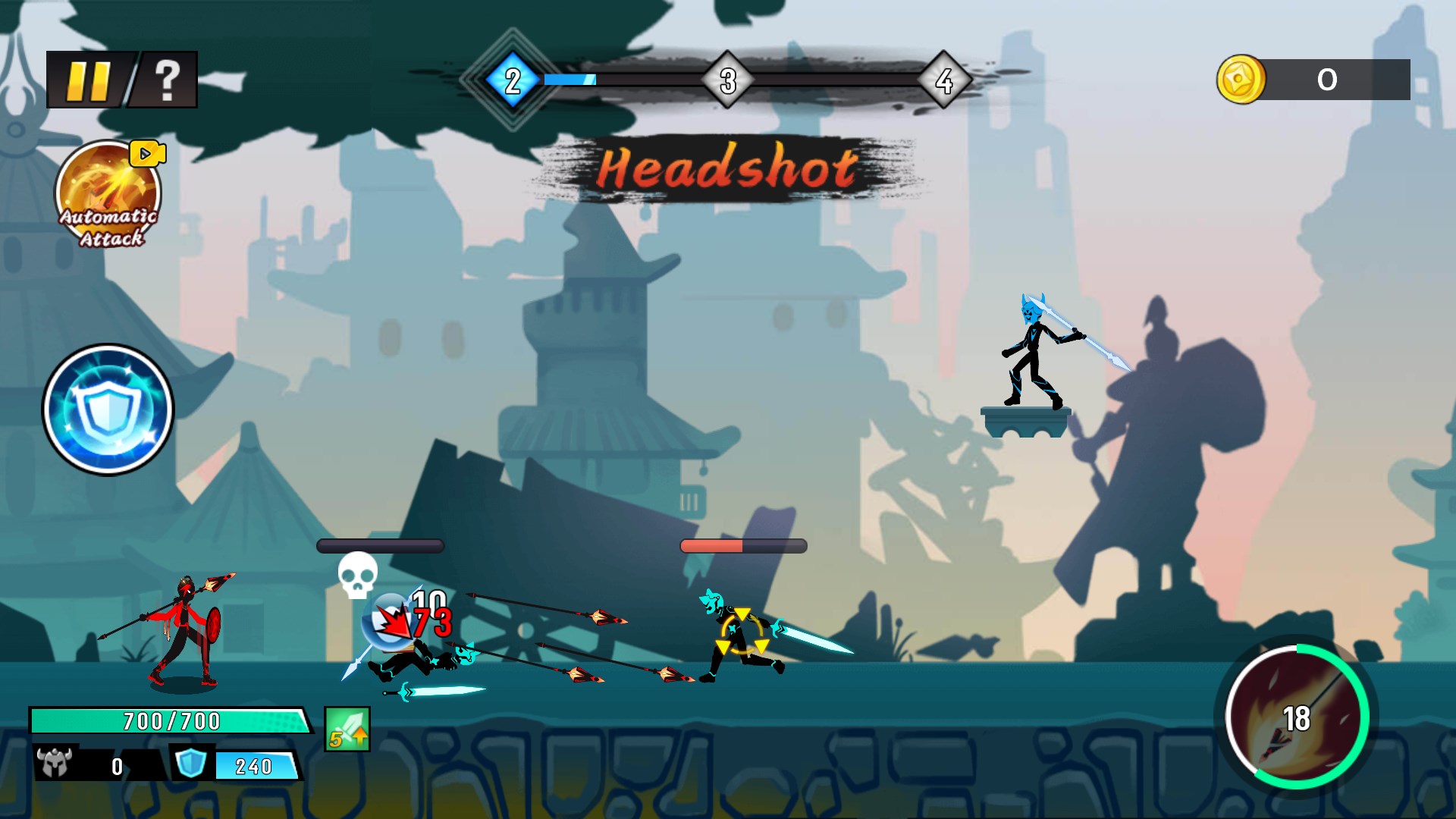Image resolution: width=1456 pixels, height=819 pixels.
Task: Tap the Headshot banner text
Action: coord(728,168)
